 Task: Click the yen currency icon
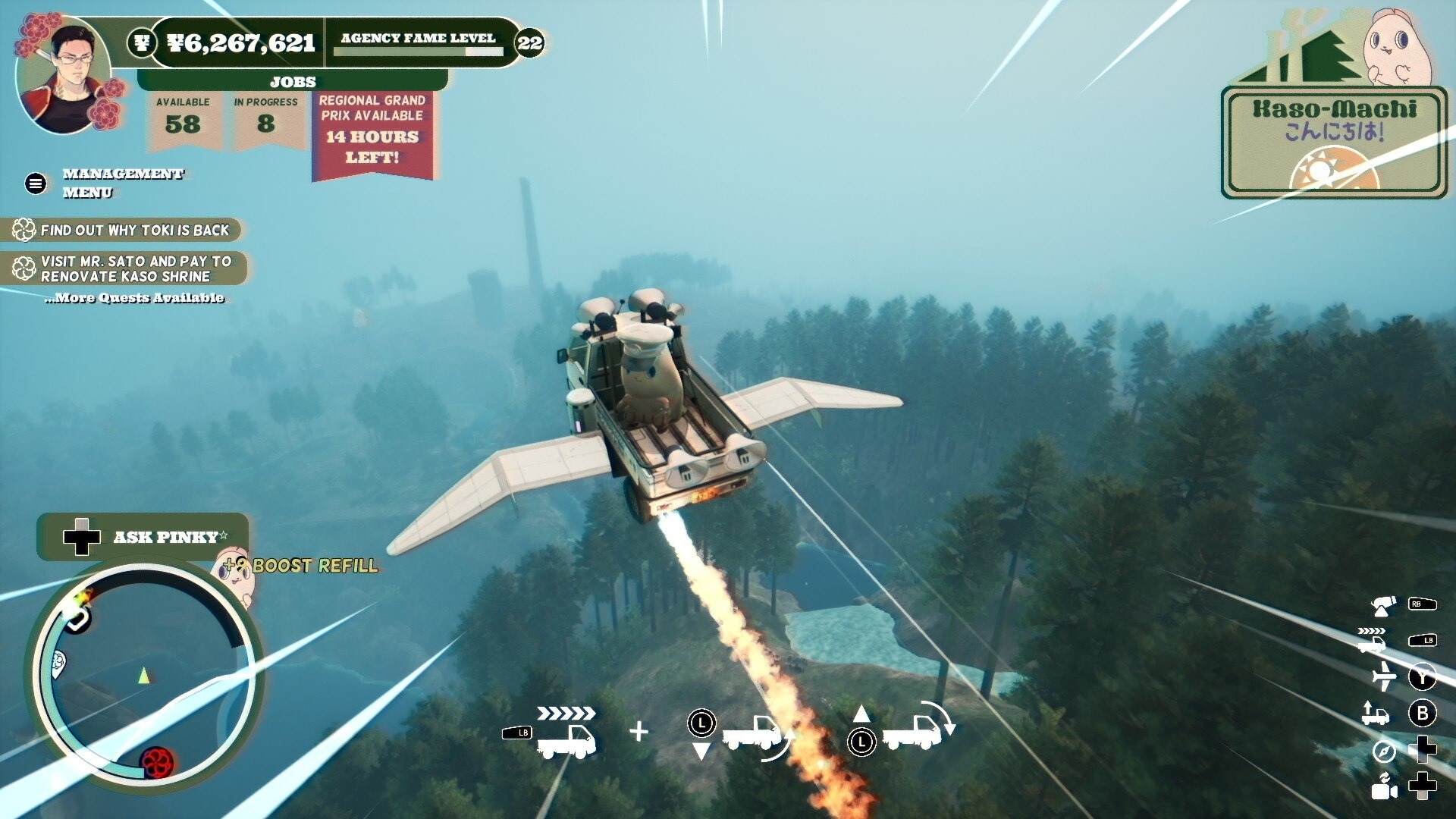[x=142, y=42]
